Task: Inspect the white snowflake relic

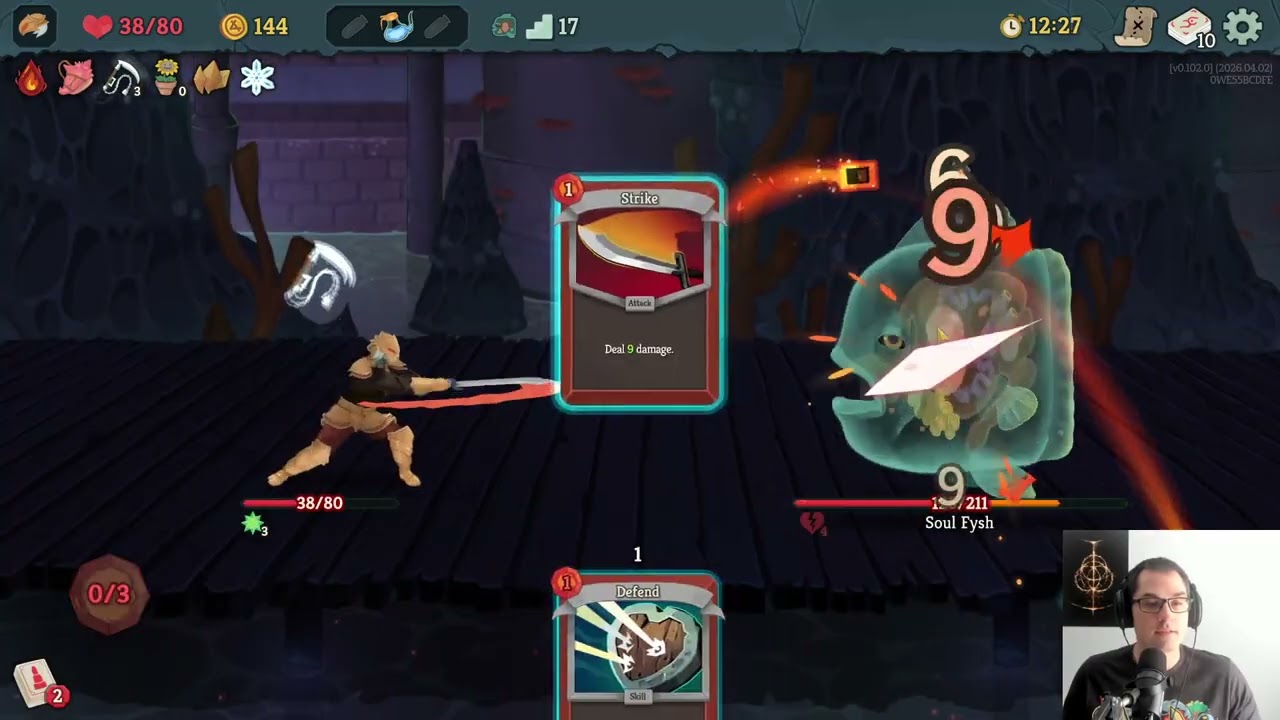Action: click(x=257, y=78)
